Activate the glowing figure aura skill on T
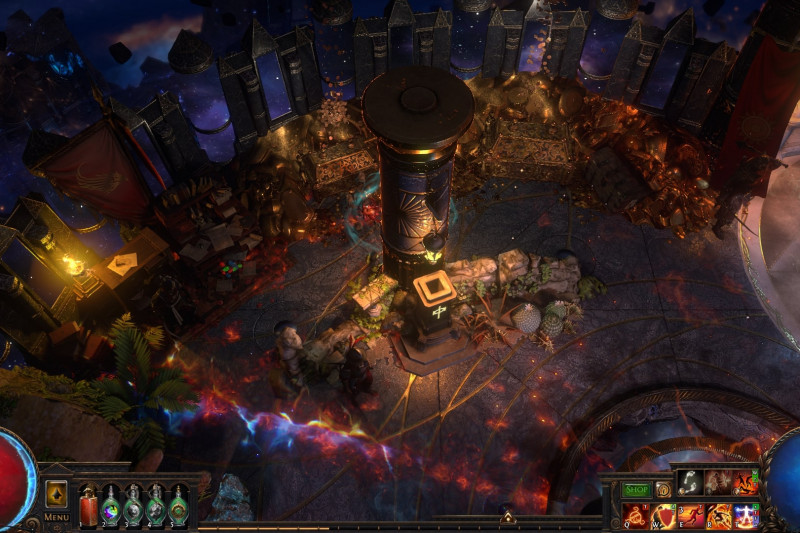800x533 pixels. coord(746,516)
